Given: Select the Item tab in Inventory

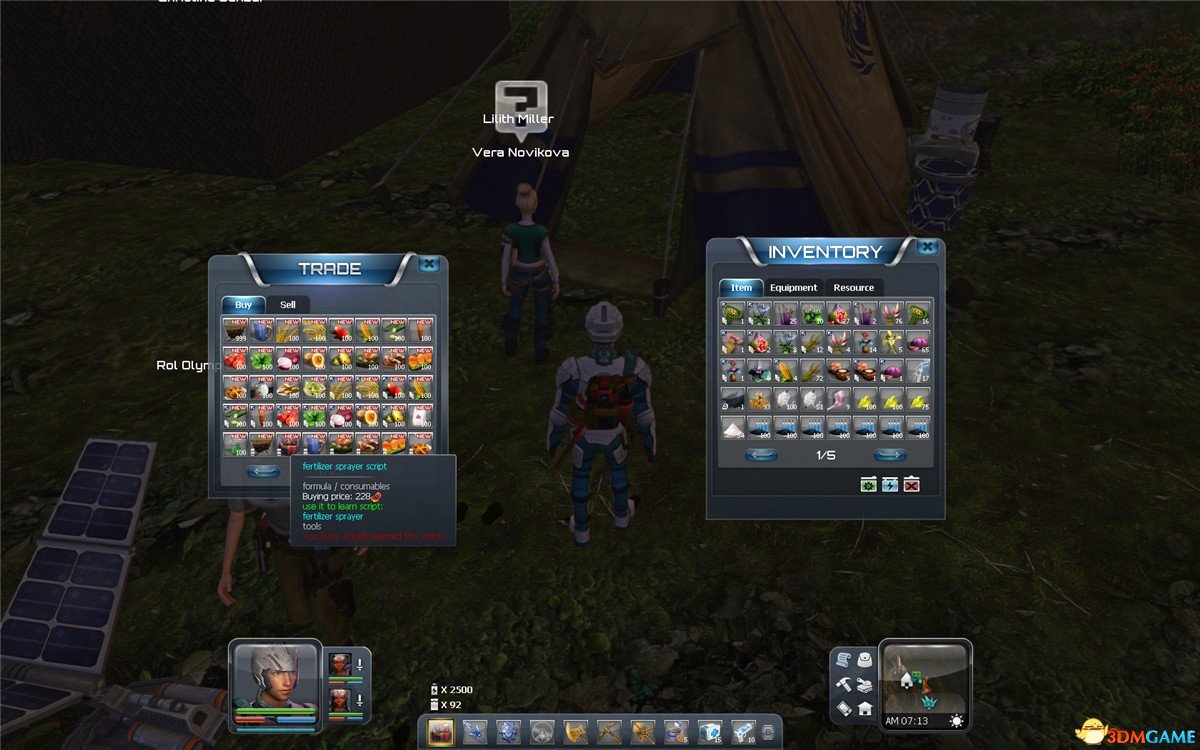Looking at the screenshot, I should click(x=741, y=287).
